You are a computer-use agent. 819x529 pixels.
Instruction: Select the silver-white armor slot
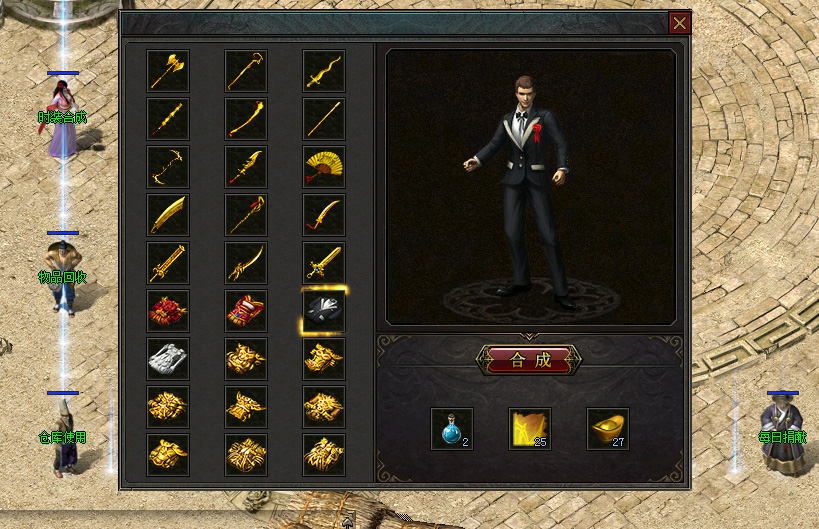(168, 359)
